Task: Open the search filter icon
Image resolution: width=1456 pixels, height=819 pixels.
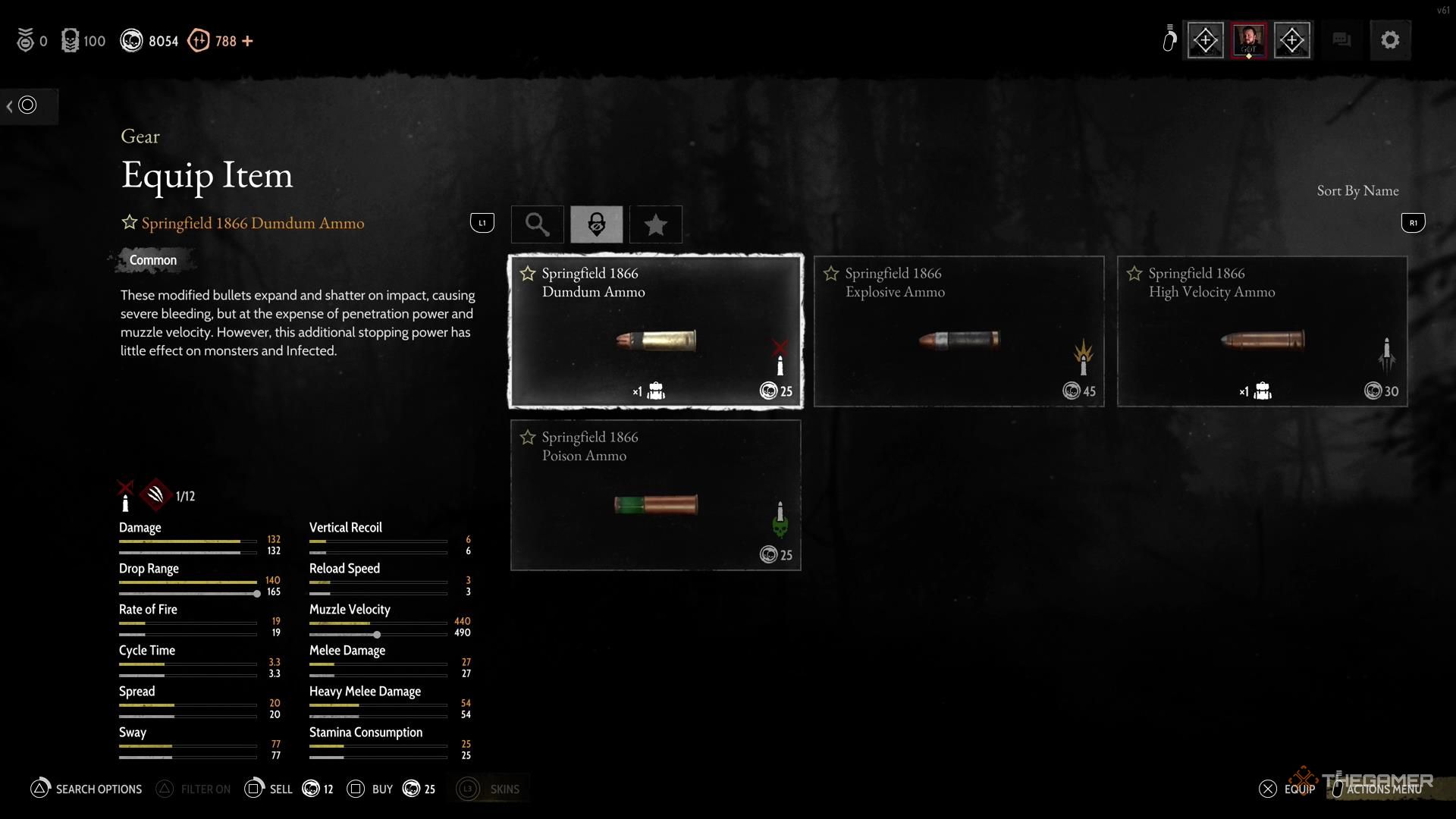Action: [x=537, y=224]
